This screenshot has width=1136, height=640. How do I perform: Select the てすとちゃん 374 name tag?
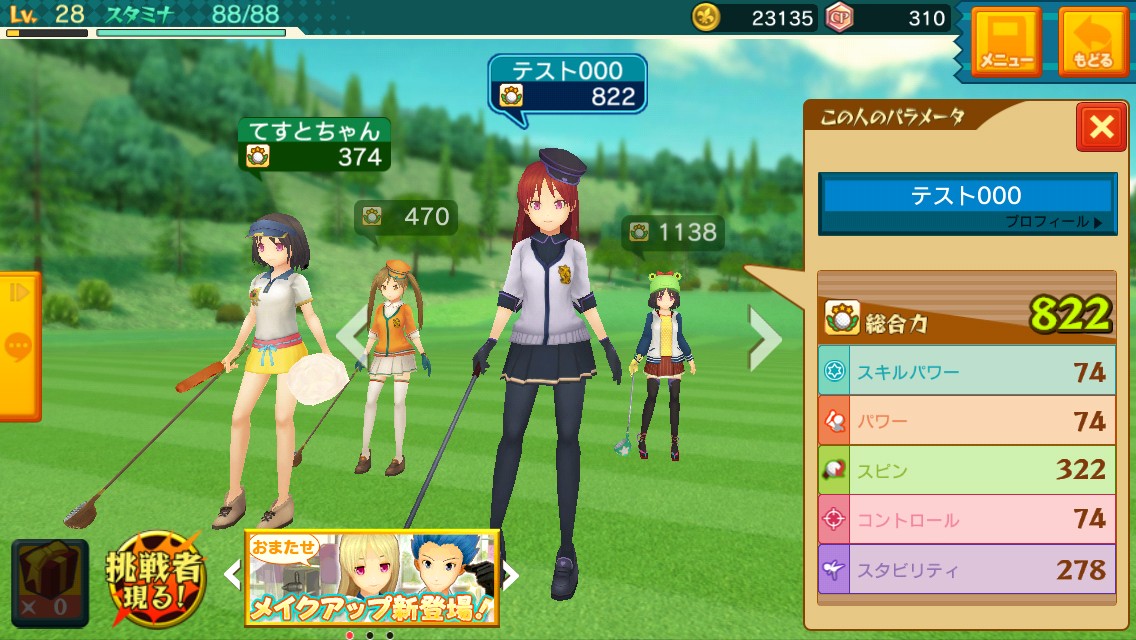coord(314,144)
